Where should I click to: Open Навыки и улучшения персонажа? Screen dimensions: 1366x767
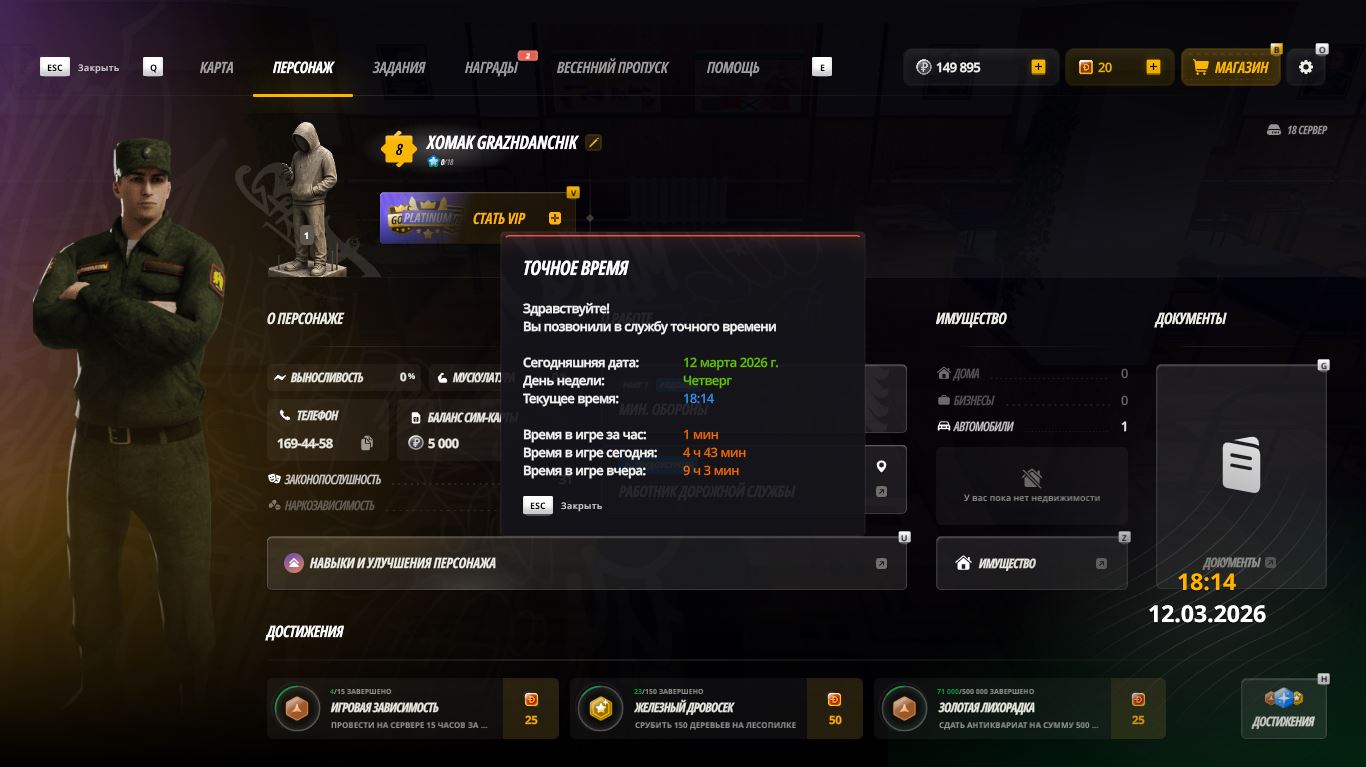click(x=586, y=563)
